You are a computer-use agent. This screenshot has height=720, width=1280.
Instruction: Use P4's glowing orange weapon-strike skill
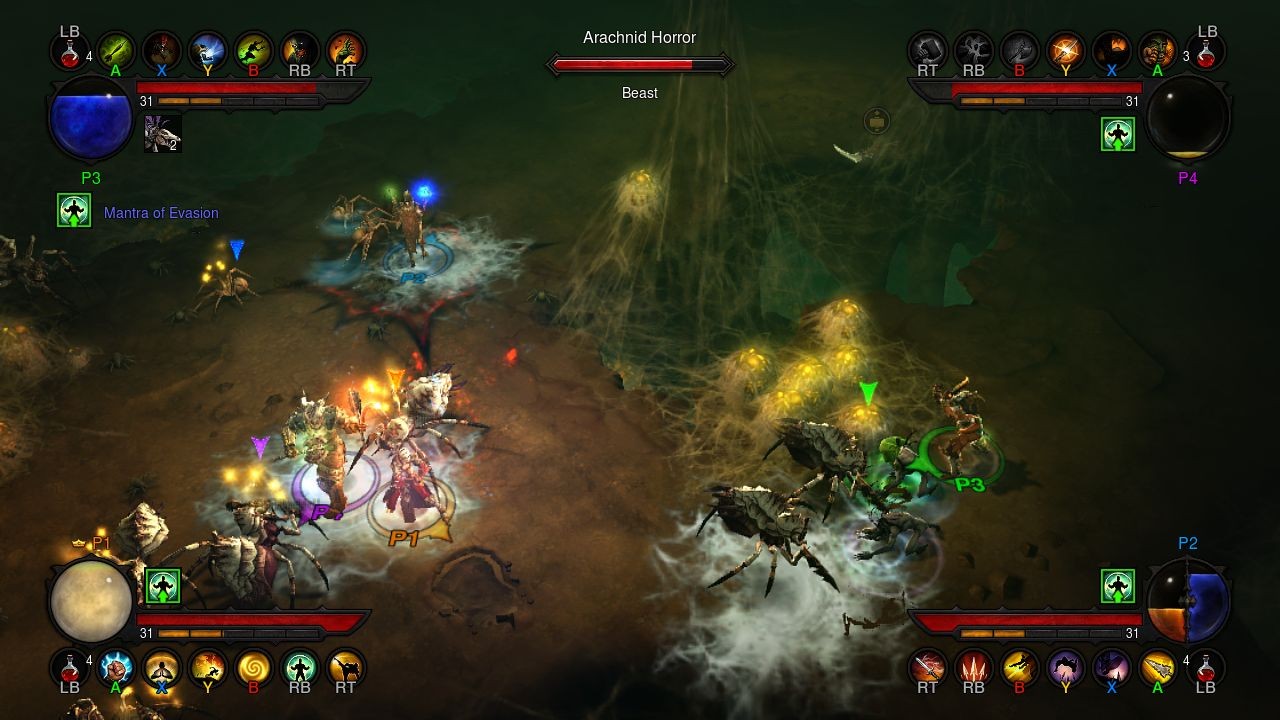pos(1065,49)
